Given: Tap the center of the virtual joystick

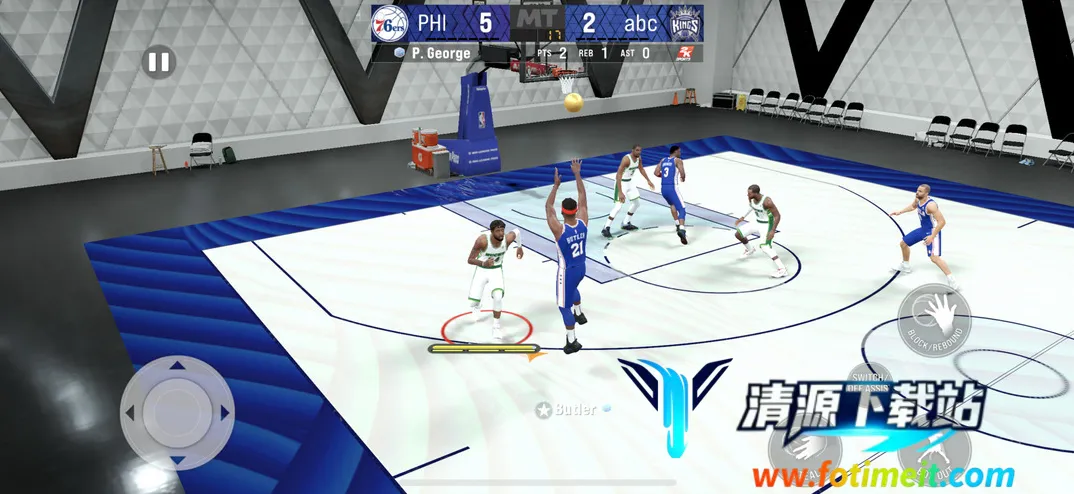Looking at the screenshot, I should tap(177, 411).
